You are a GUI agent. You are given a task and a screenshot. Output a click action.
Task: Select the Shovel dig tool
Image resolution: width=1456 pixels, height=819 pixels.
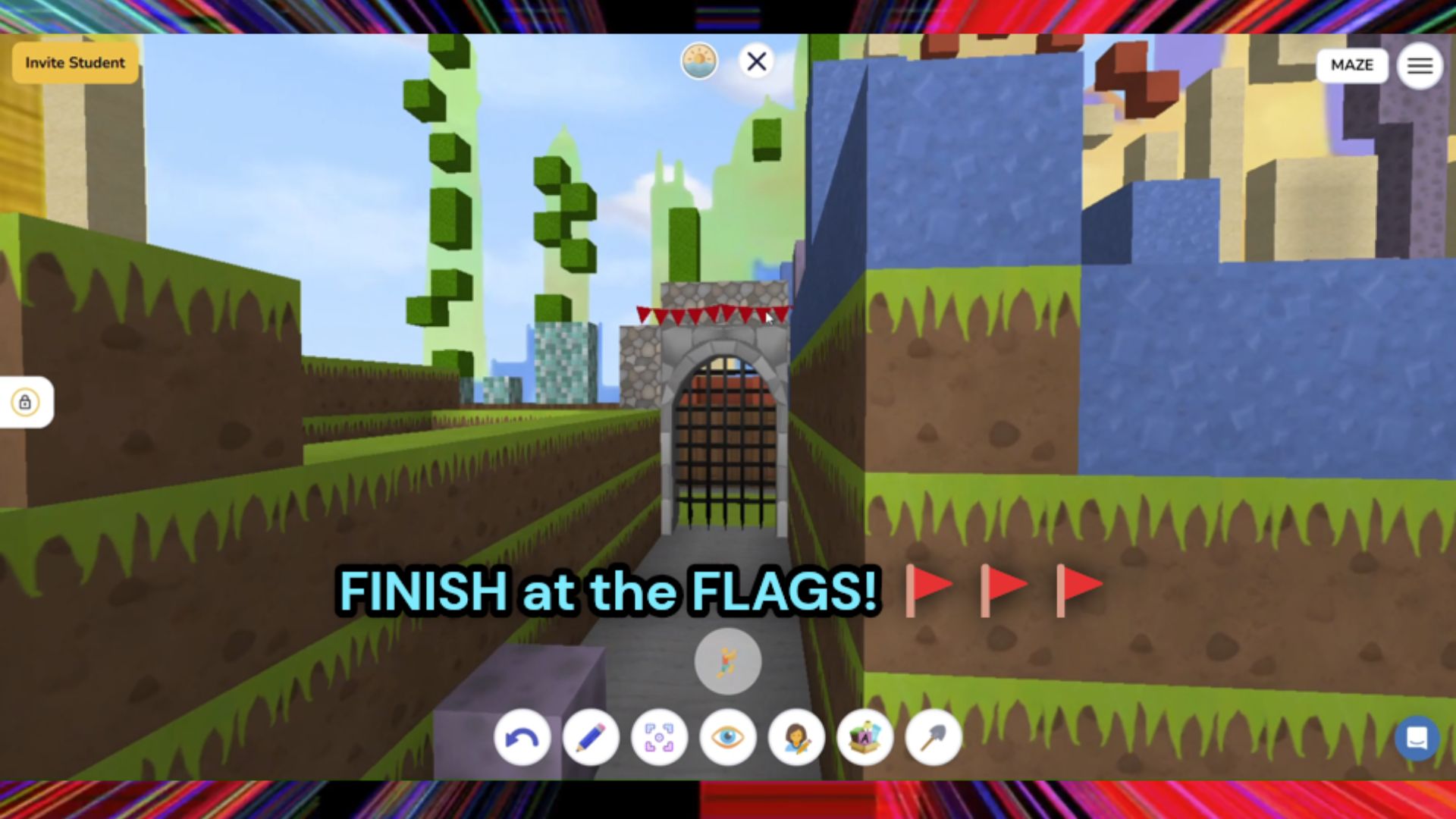[932, 737]
